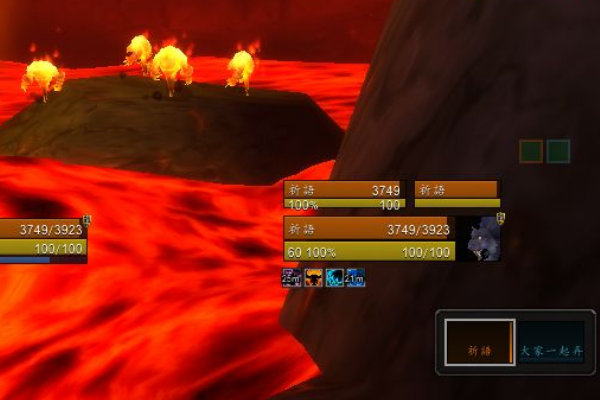Image resolution: width=600 pixels, height=400 pixels.
Task: Click the green square with orange border
Action: click(x=531, y=151)
